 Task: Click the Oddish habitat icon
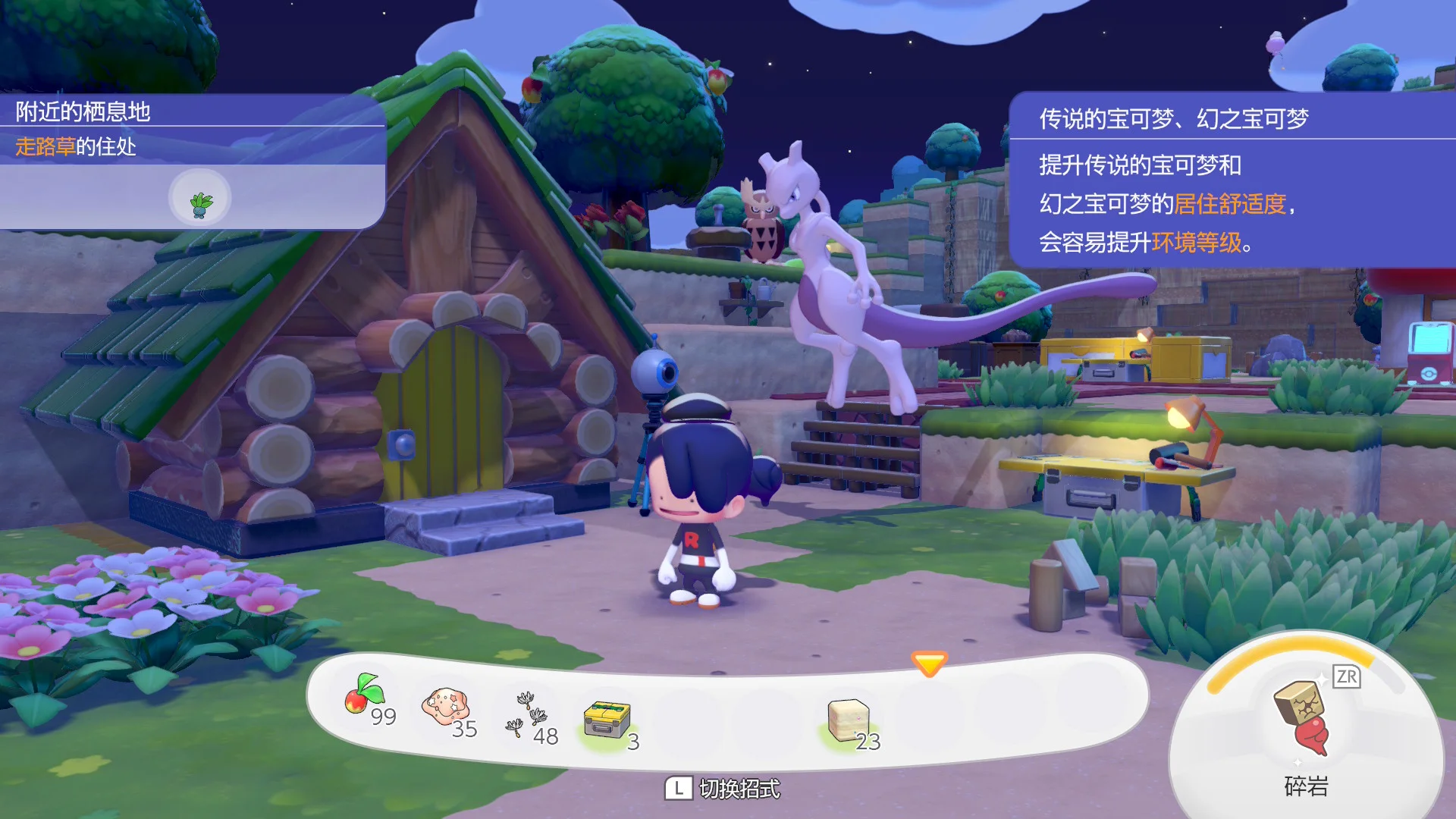click(x=200, y=199)
